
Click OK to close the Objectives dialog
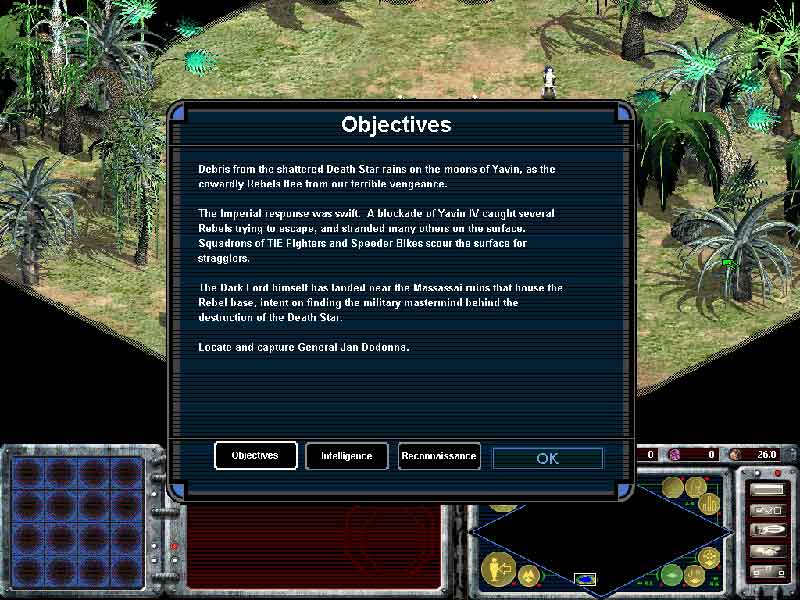click(x=547, y=458)
